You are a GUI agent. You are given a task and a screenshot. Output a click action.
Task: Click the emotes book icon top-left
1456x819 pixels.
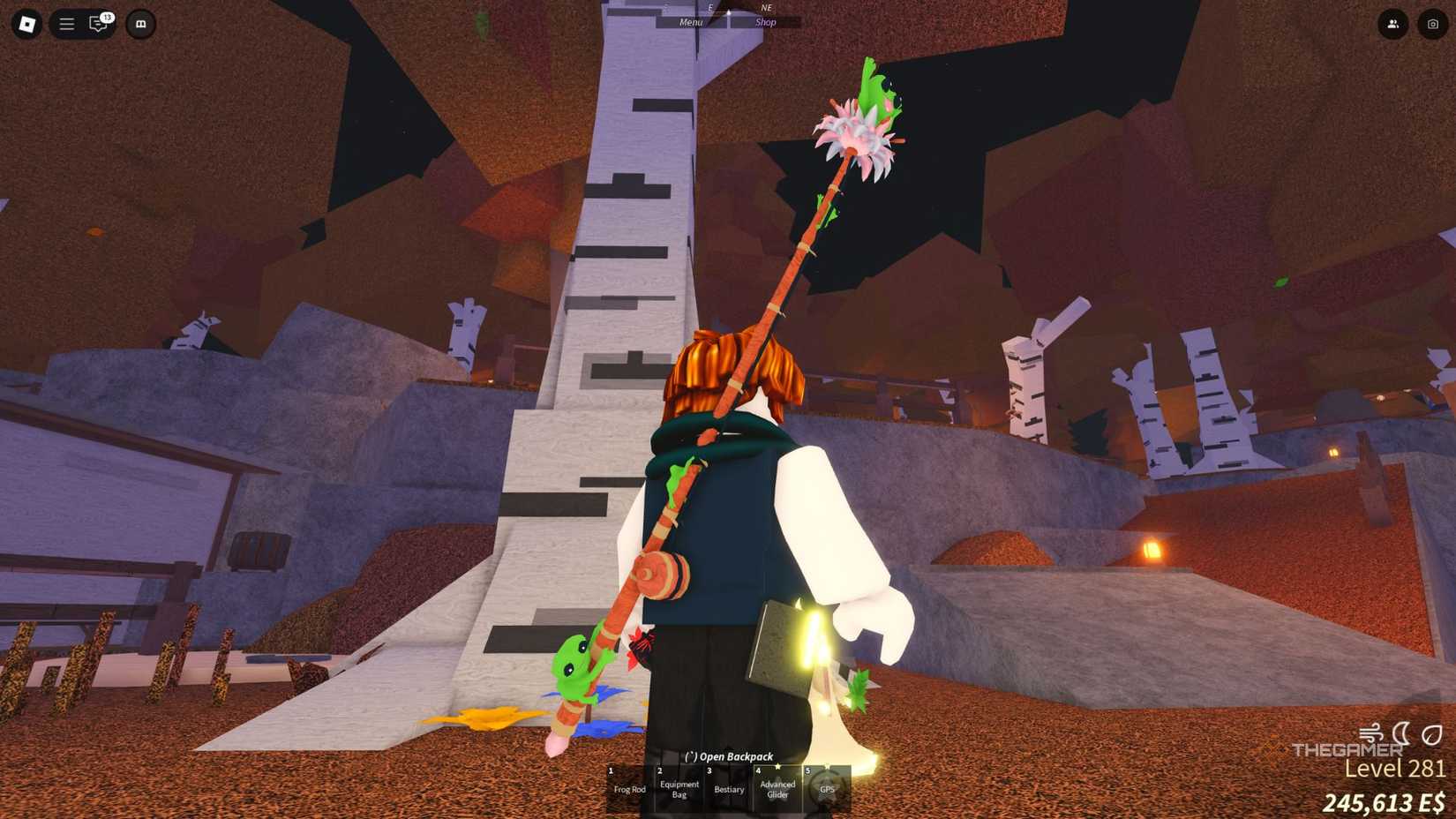(x=139, y=24)
